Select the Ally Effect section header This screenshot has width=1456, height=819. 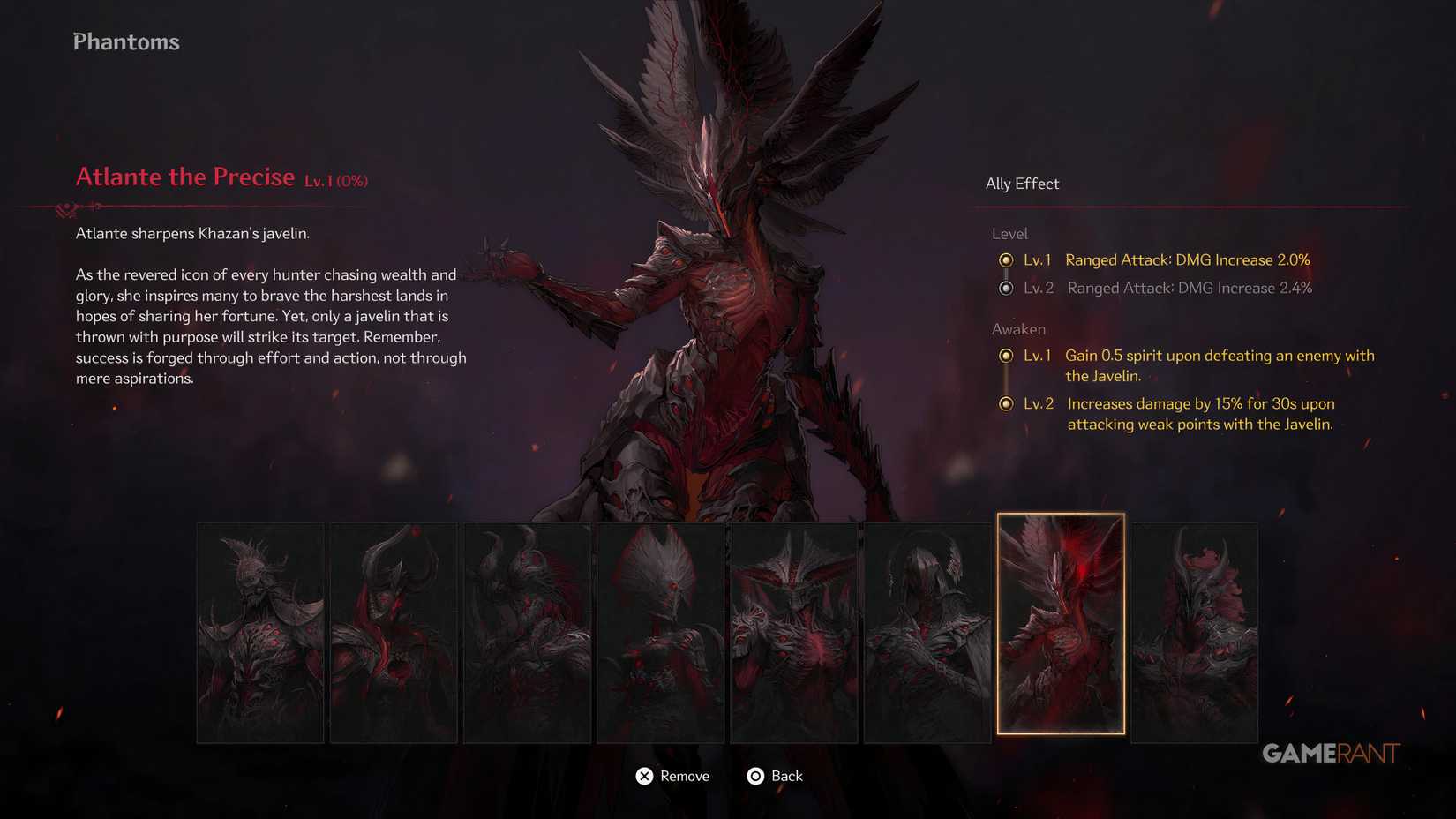1022,184
